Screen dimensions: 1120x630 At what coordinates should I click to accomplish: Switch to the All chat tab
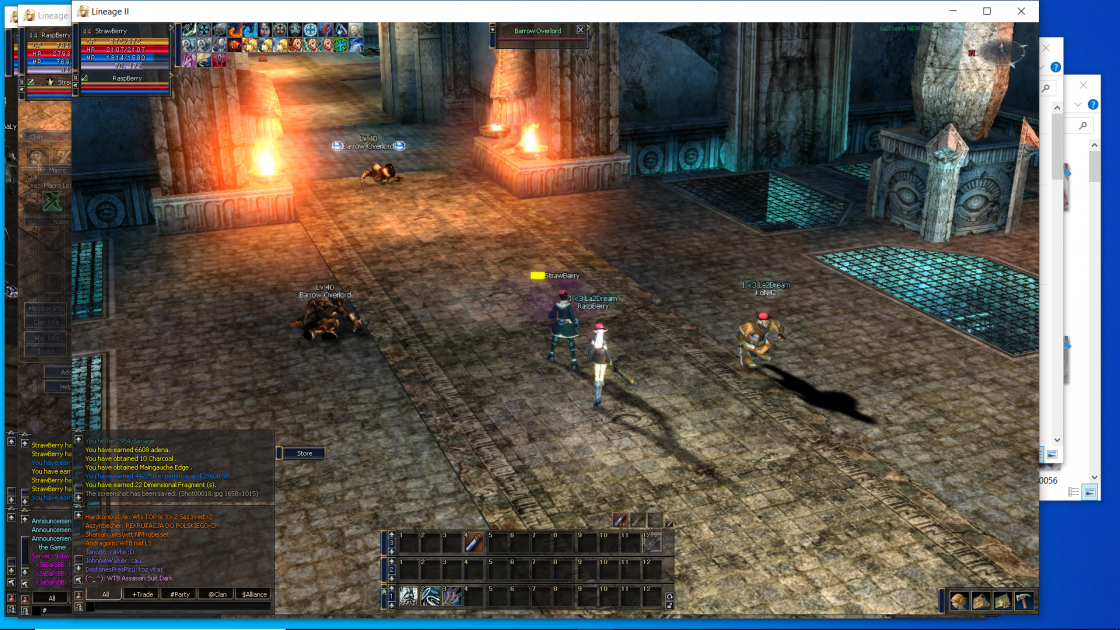coord(105,594)
